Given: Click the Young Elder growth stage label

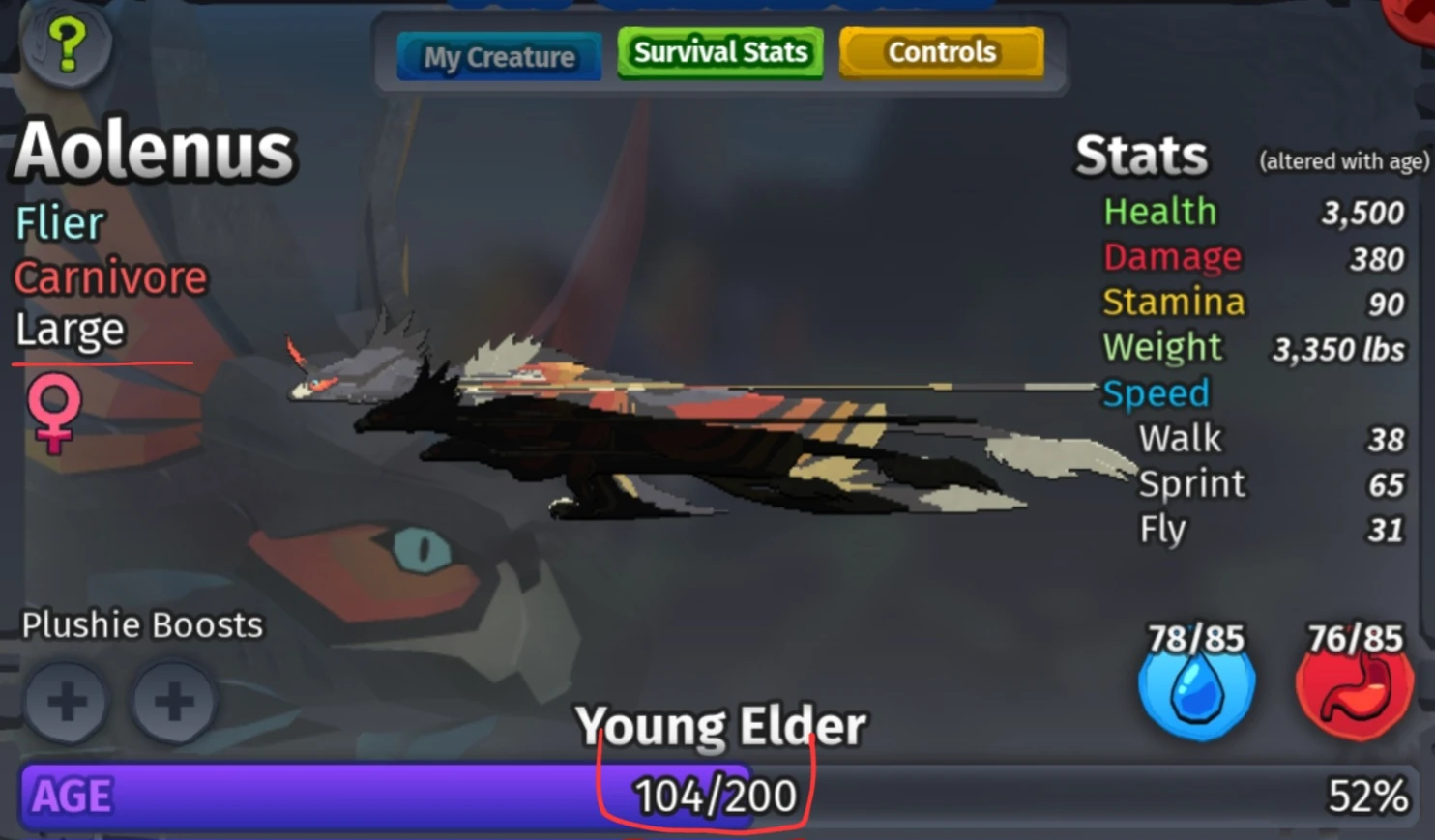Looking at the screenshot, I should click(721, 726).
